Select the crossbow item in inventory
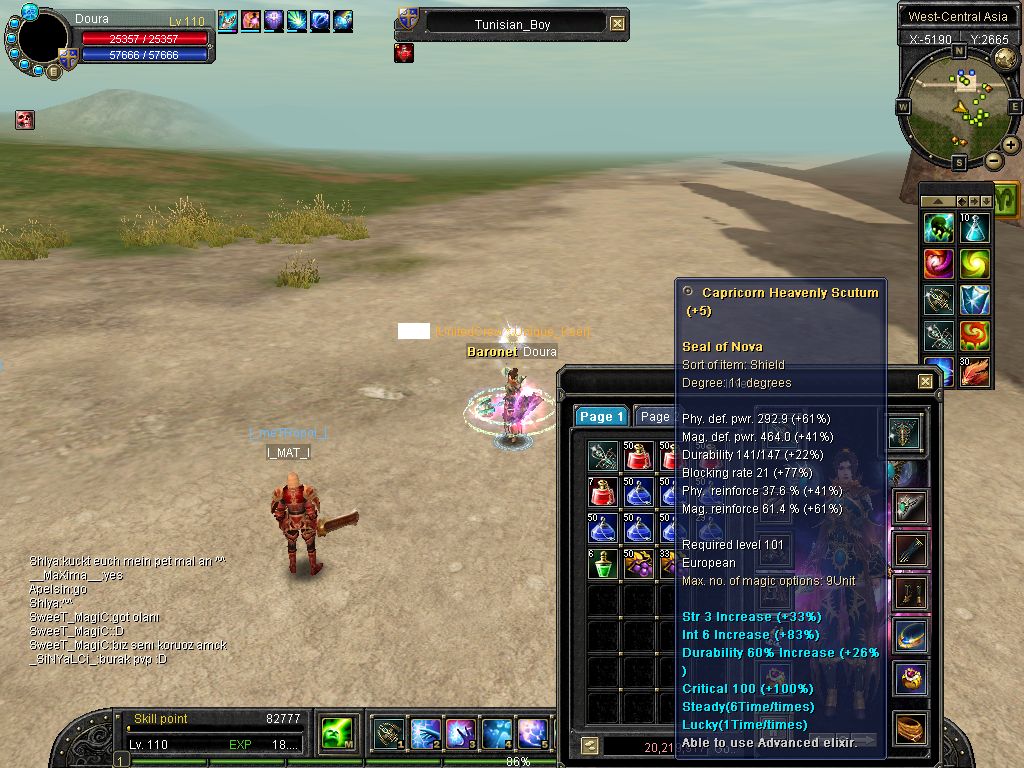 [x=603, y=457]
